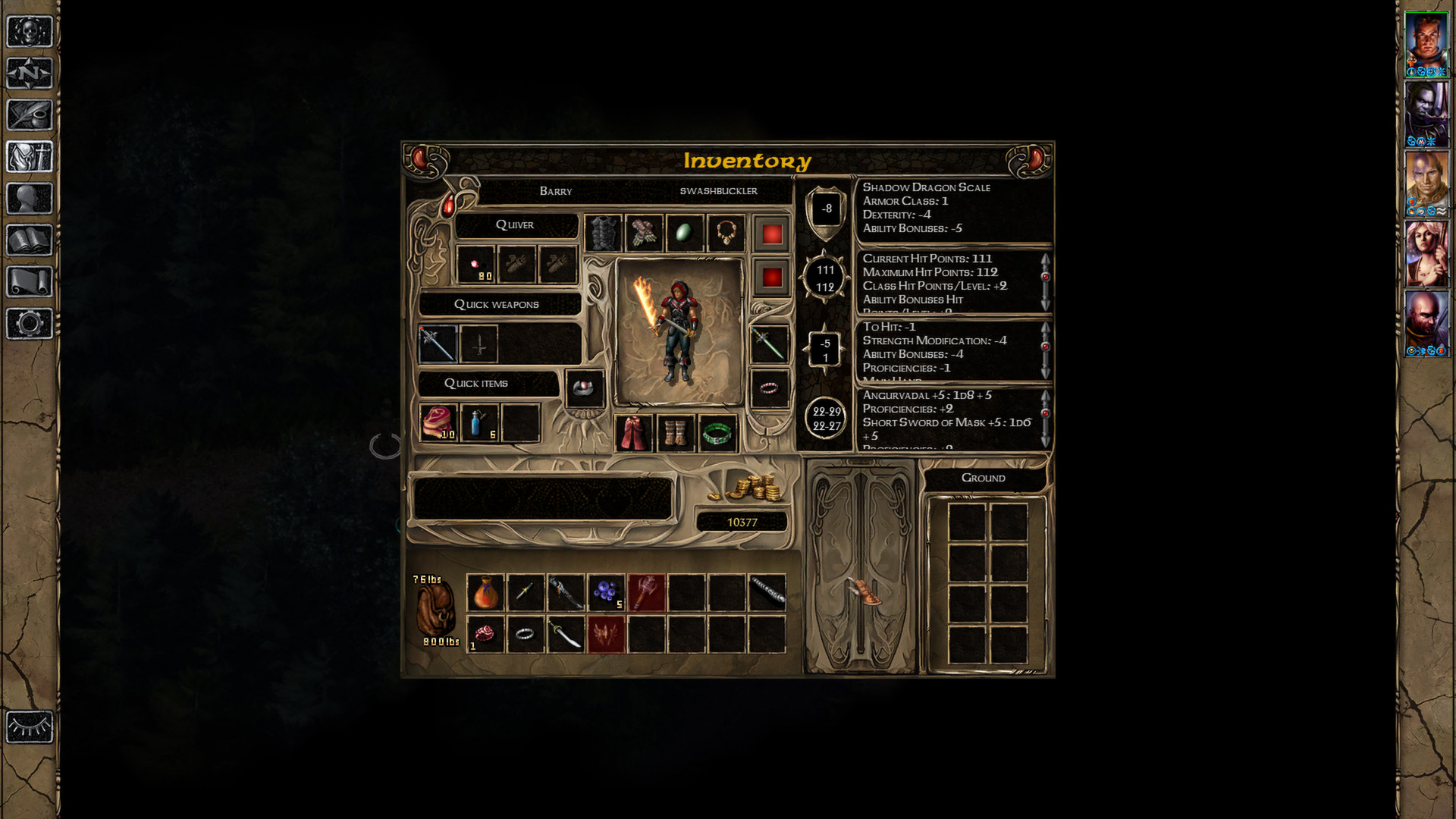
Task: Pick the blueberries stack in the backpack
Action: click(x=606, y=592)
